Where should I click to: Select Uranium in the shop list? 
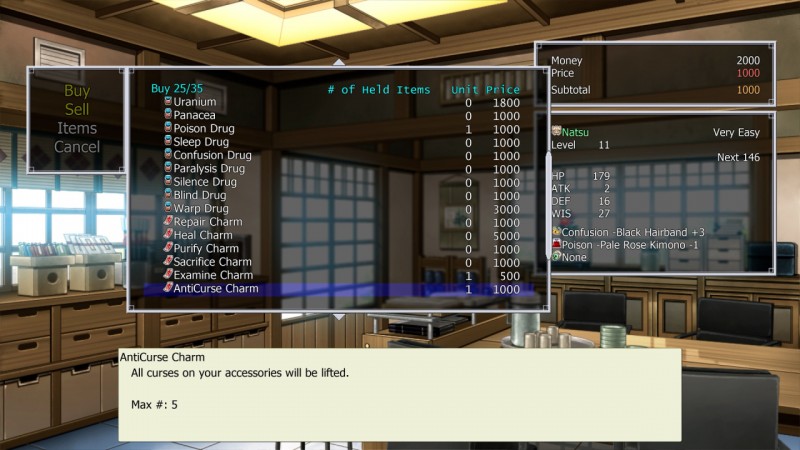pos(194,102)
